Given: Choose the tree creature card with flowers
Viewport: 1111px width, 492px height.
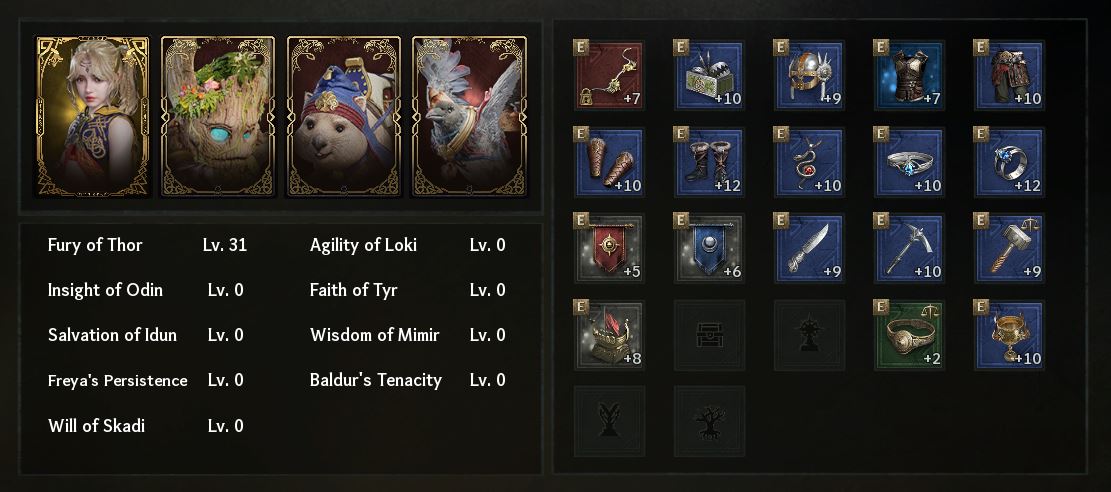Looking at the screenshot, I should coord(217,116).
